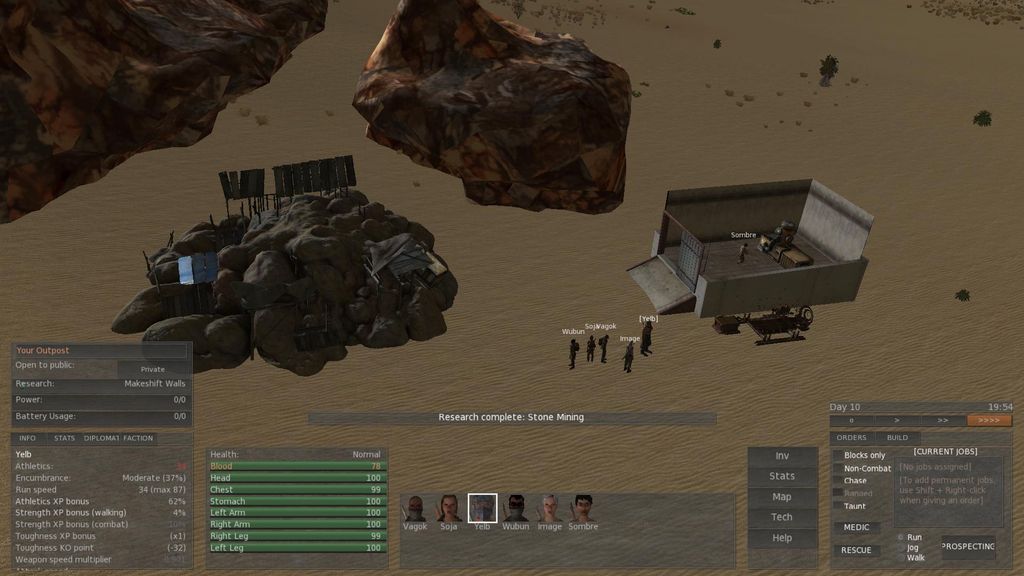Open the Stats screen button
Viewport: 1024px width, 576px height.
782,476
